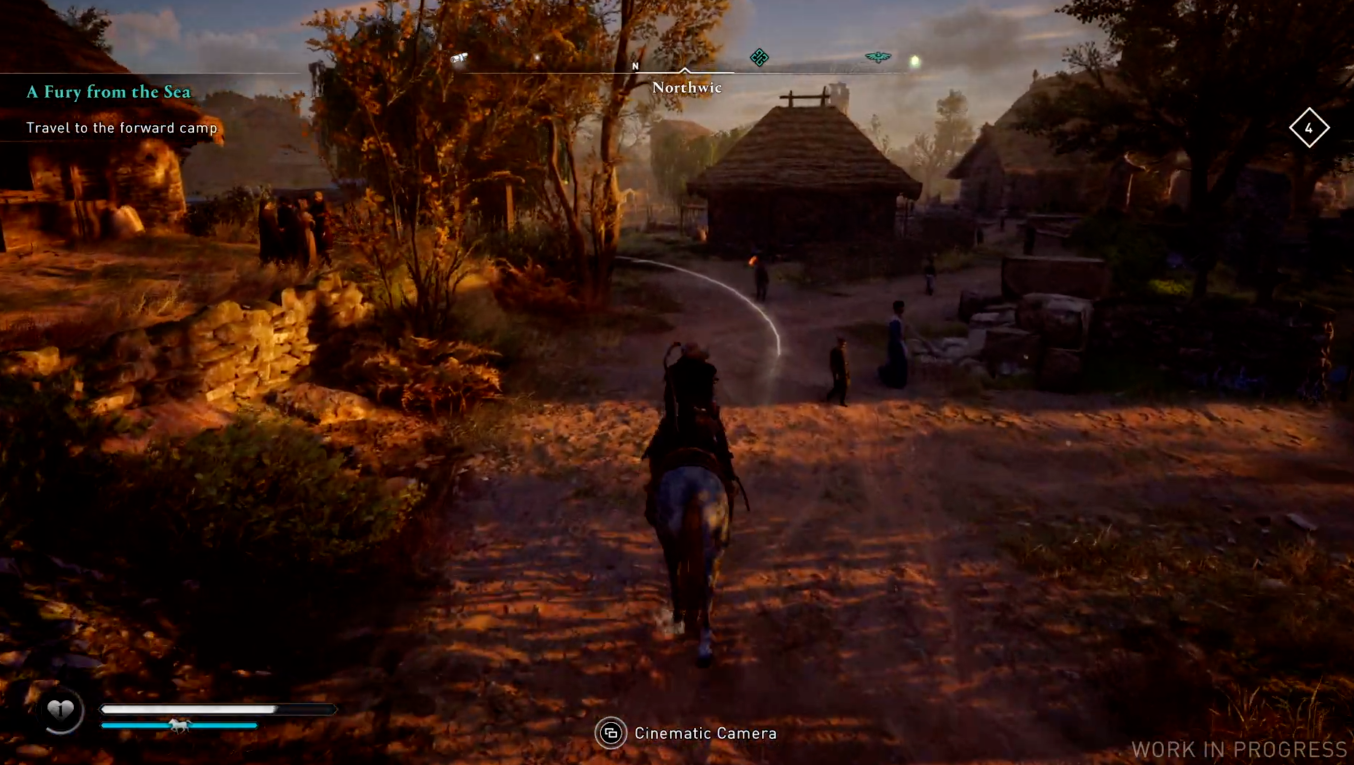Select the teal winged marker on the compass
The height and width of the screenshot is (765, 1354).
click(877, 57)
